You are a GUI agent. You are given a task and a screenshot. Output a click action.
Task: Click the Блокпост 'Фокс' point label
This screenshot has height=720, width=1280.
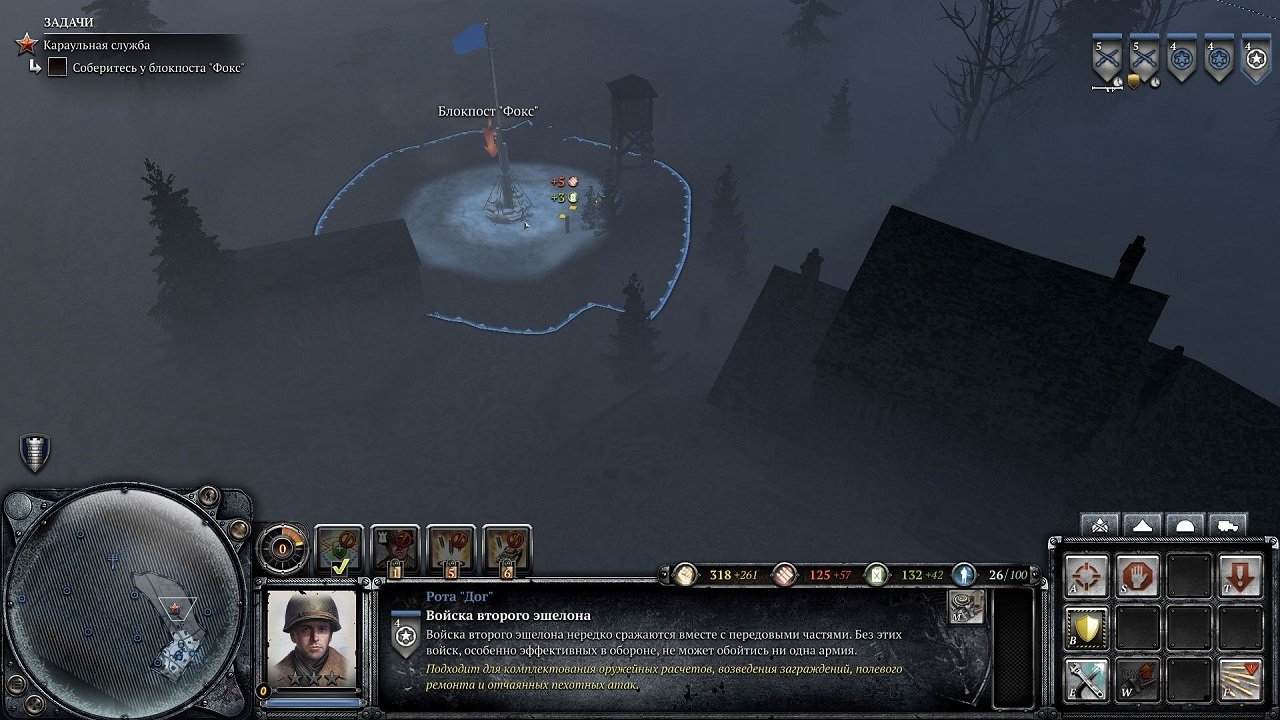(x=487, y=108)
